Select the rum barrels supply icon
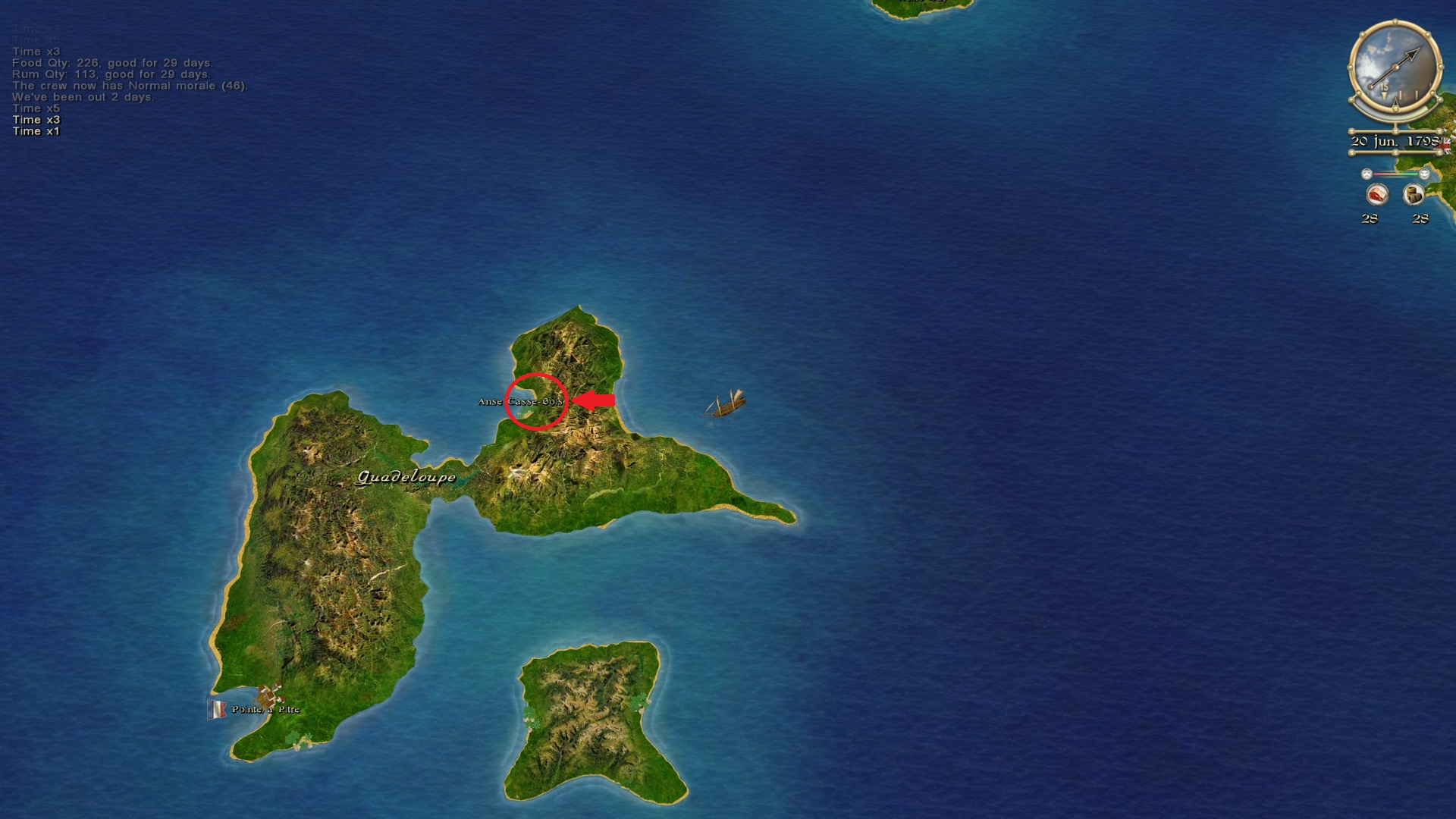 pyautogui.click(x=1414, y=195)
